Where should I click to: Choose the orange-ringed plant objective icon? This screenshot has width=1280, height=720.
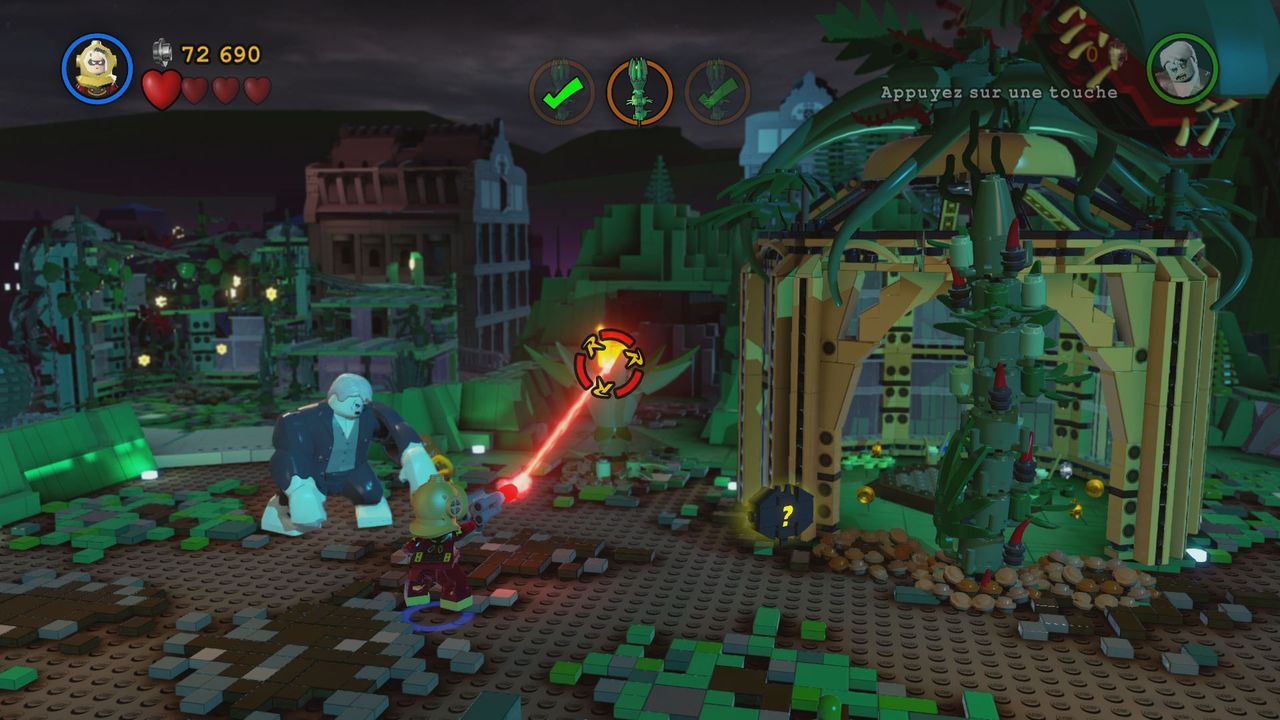click(639, 92)
